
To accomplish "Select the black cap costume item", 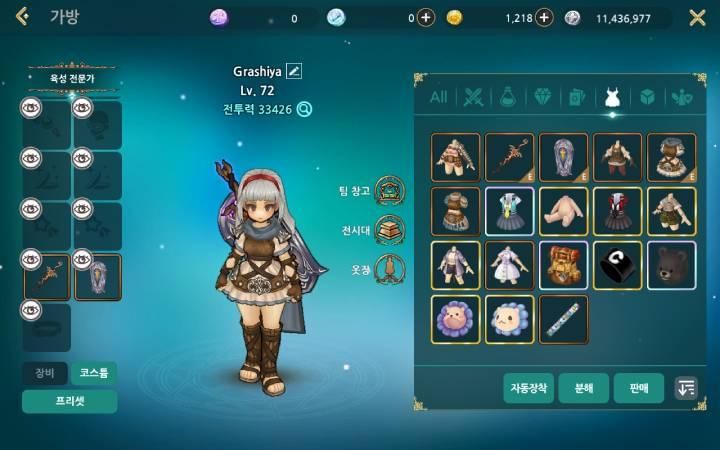I will point(618,265).
